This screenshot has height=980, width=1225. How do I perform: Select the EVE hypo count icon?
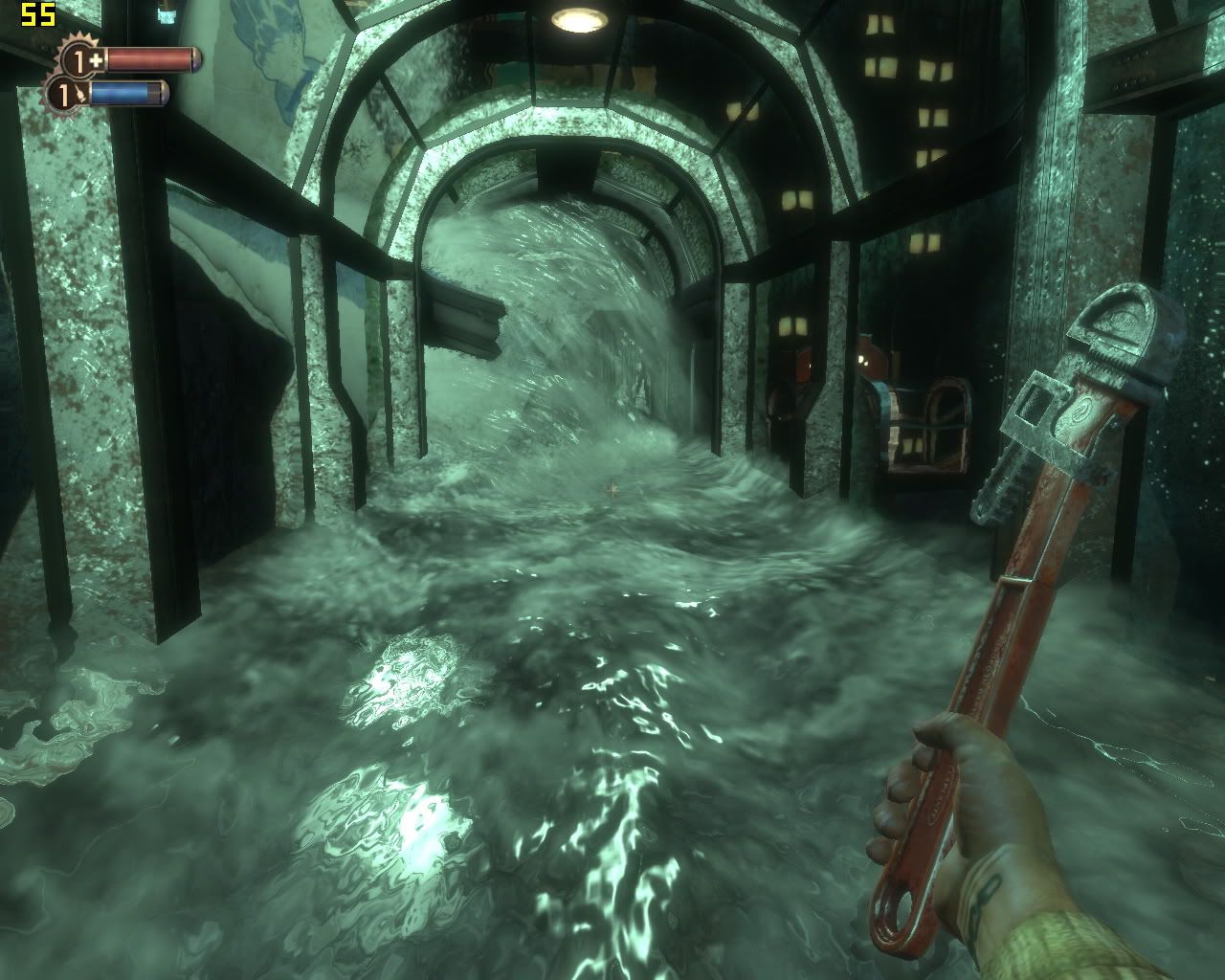pyautogui.click(x=65, y=94)
